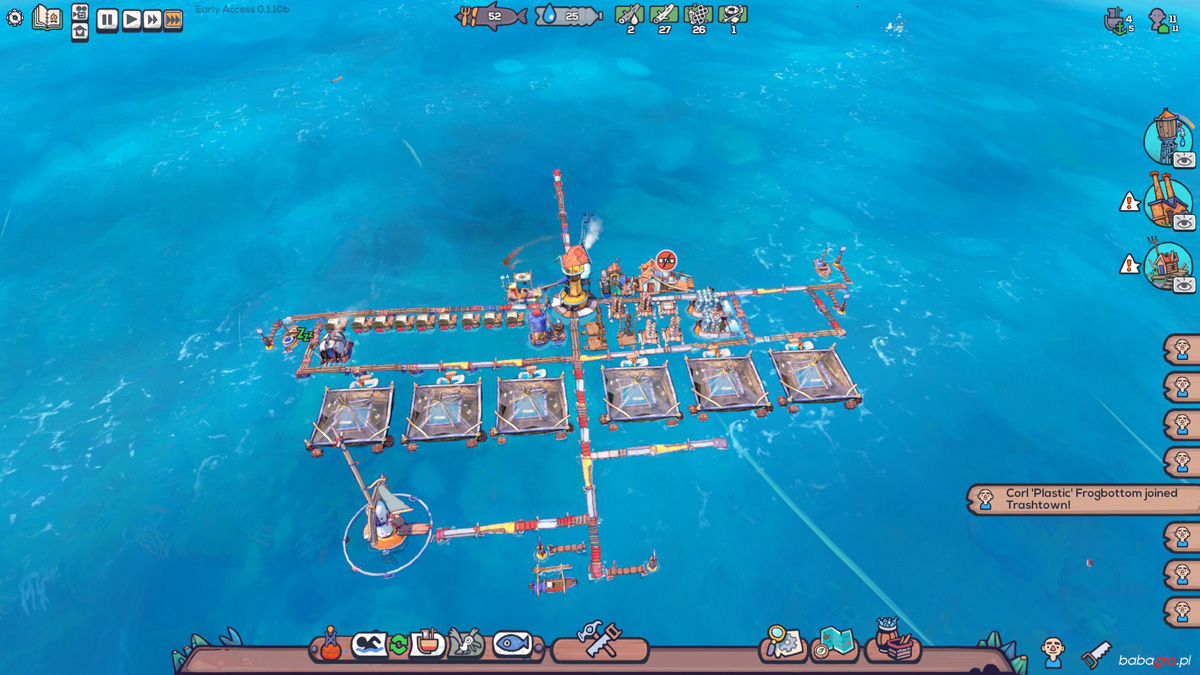The width and height of the screenshot is (1200, 675).
Task: Select the scrap shack alert notification
Action: click(x=1165, y=263)
